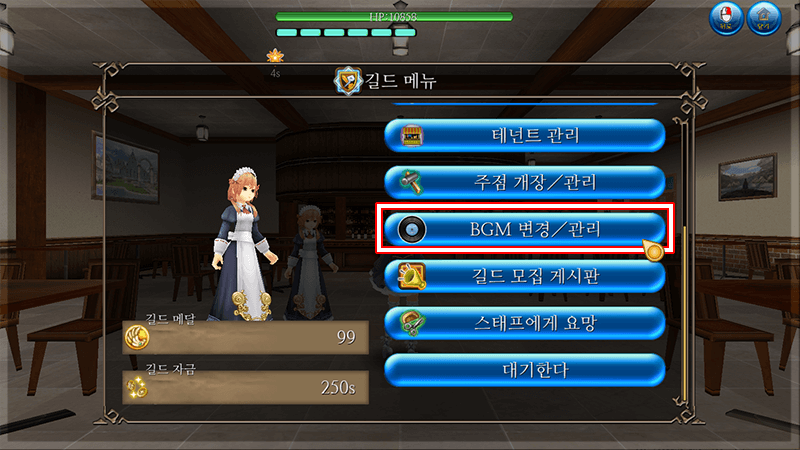Open the 길드 모집 게시판 board
Screen dimensions: 800x450
(525, 276)
